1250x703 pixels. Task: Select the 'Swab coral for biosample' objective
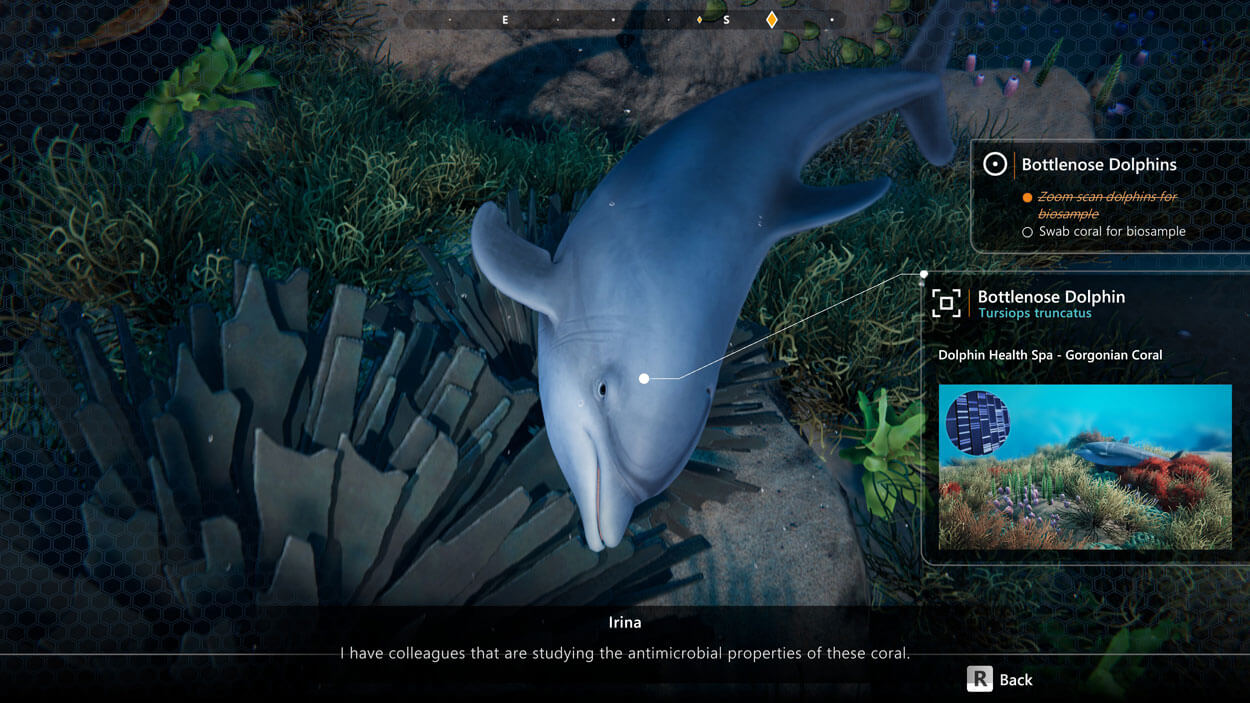tap(1111, 232)
